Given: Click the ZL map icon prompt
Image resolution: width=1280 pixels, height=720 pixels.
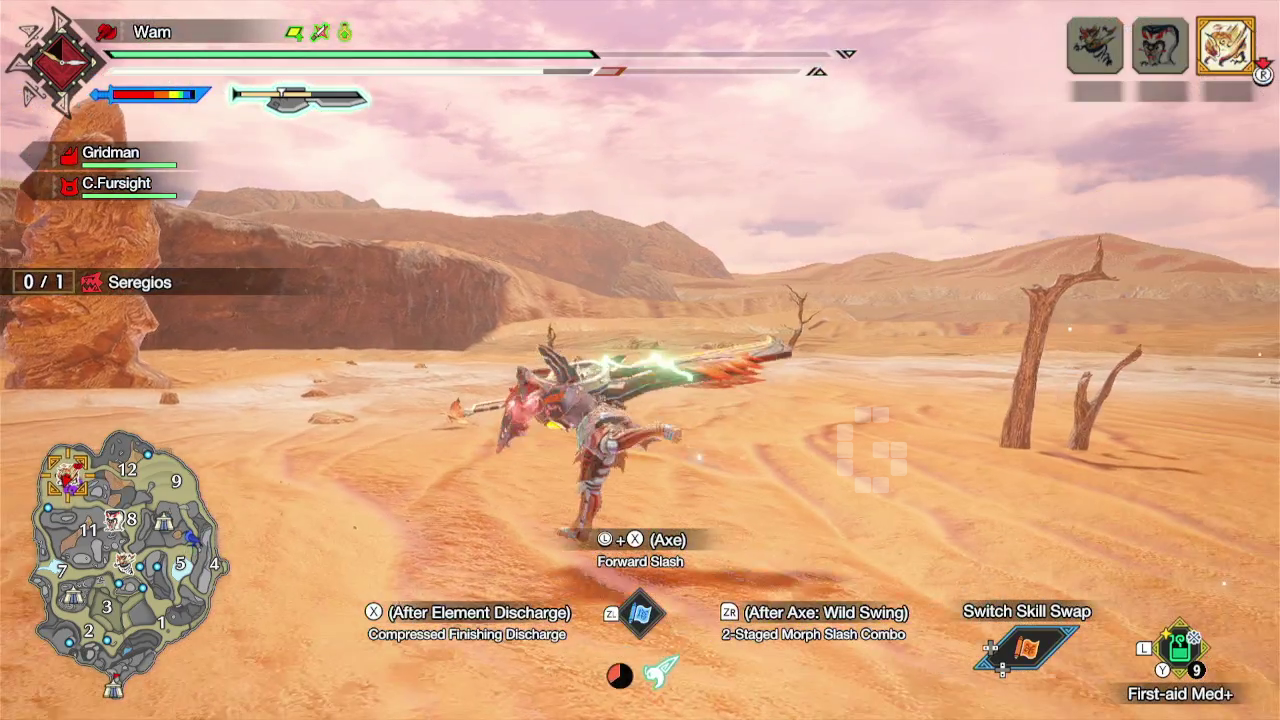Looking at the screenshot, I should (640, 615).
